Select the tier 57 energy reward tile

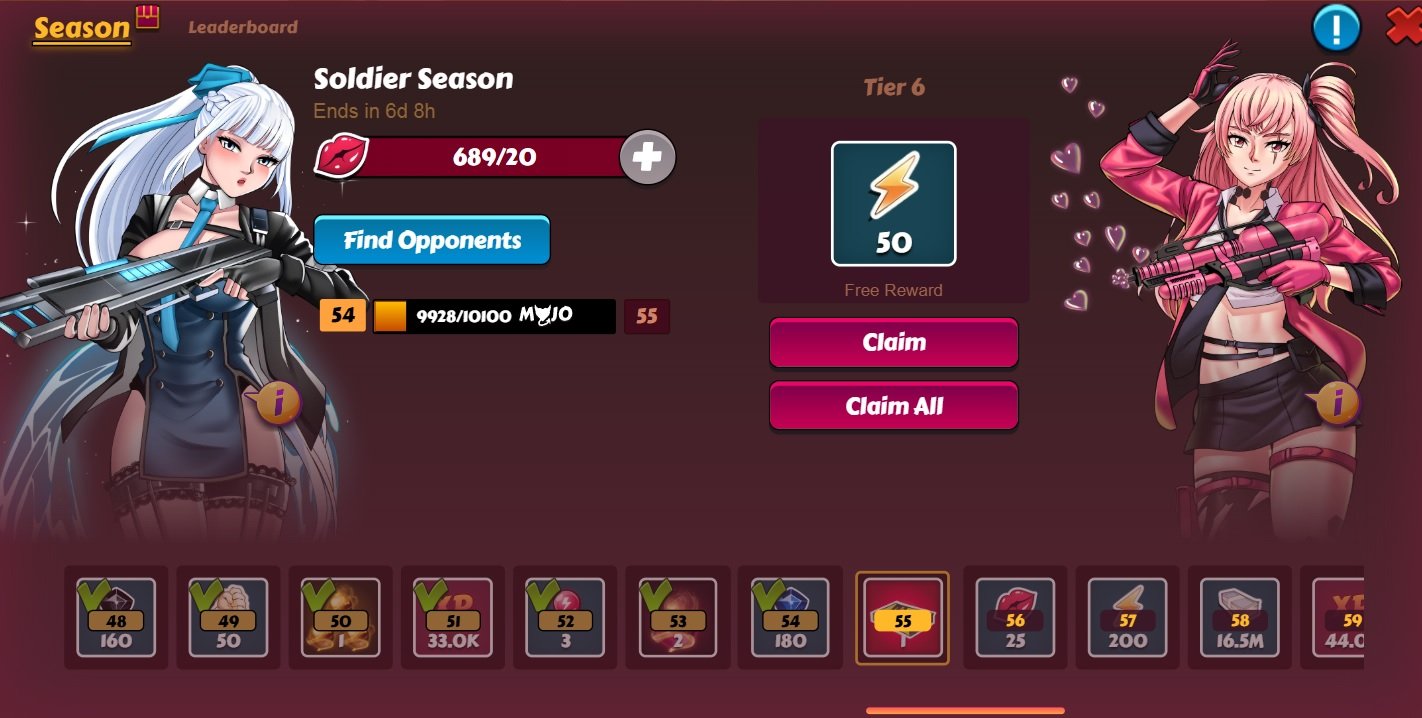1127,618
